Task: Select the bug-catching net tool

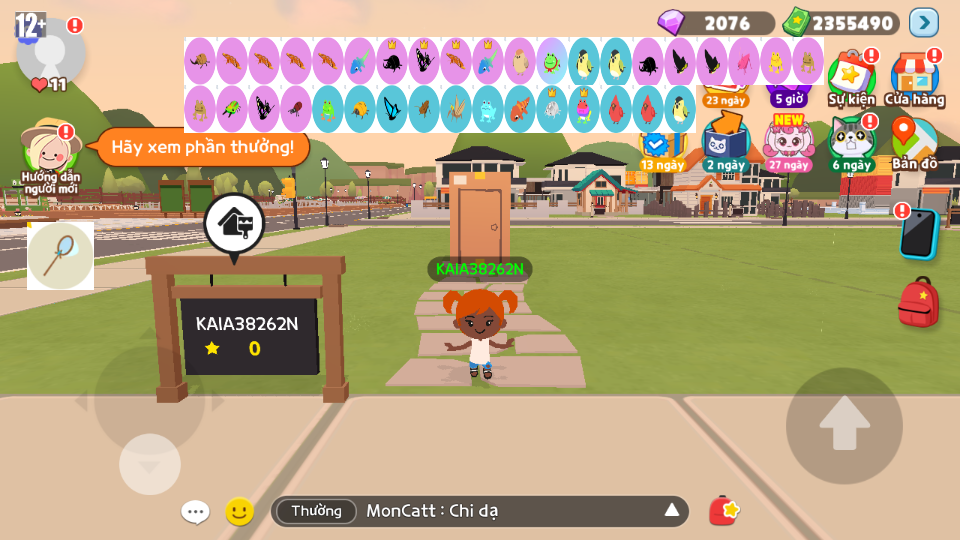Action: click(60, 256)
